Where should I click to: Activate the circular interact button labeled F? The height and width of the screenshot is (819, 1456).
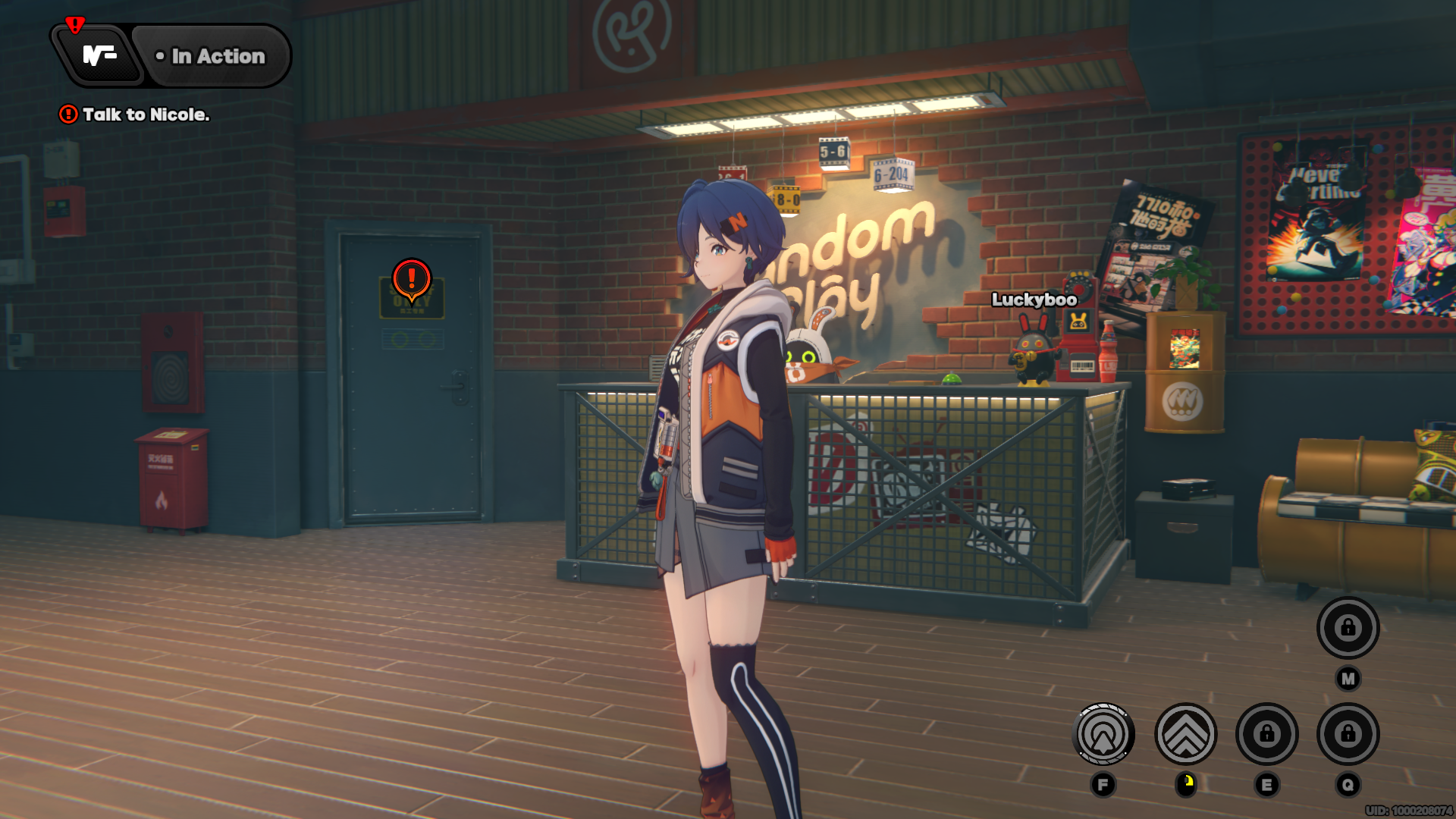point(1103,734)
